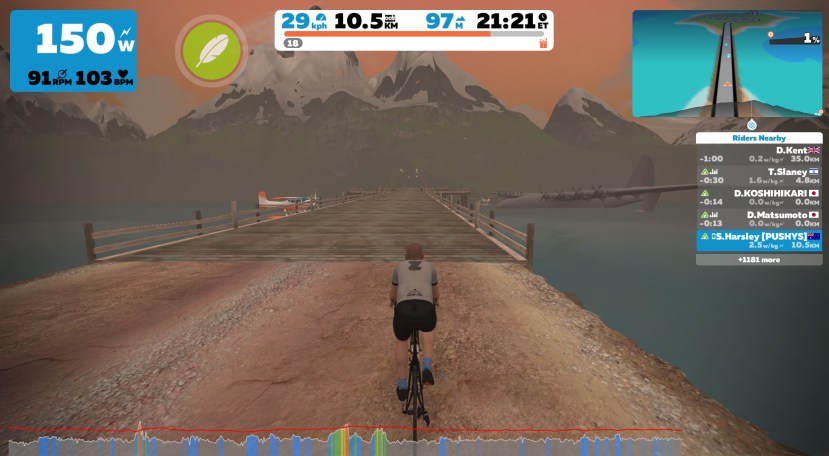Pick D.Matsumoto in the Riders Nearby panel
Viewport: 829px width, 456px height.
pos(759,219)
